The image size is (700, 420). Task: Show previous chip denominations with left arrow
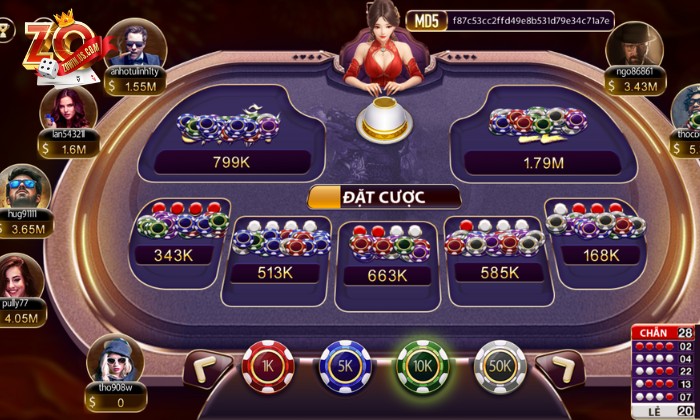[208, 367]
